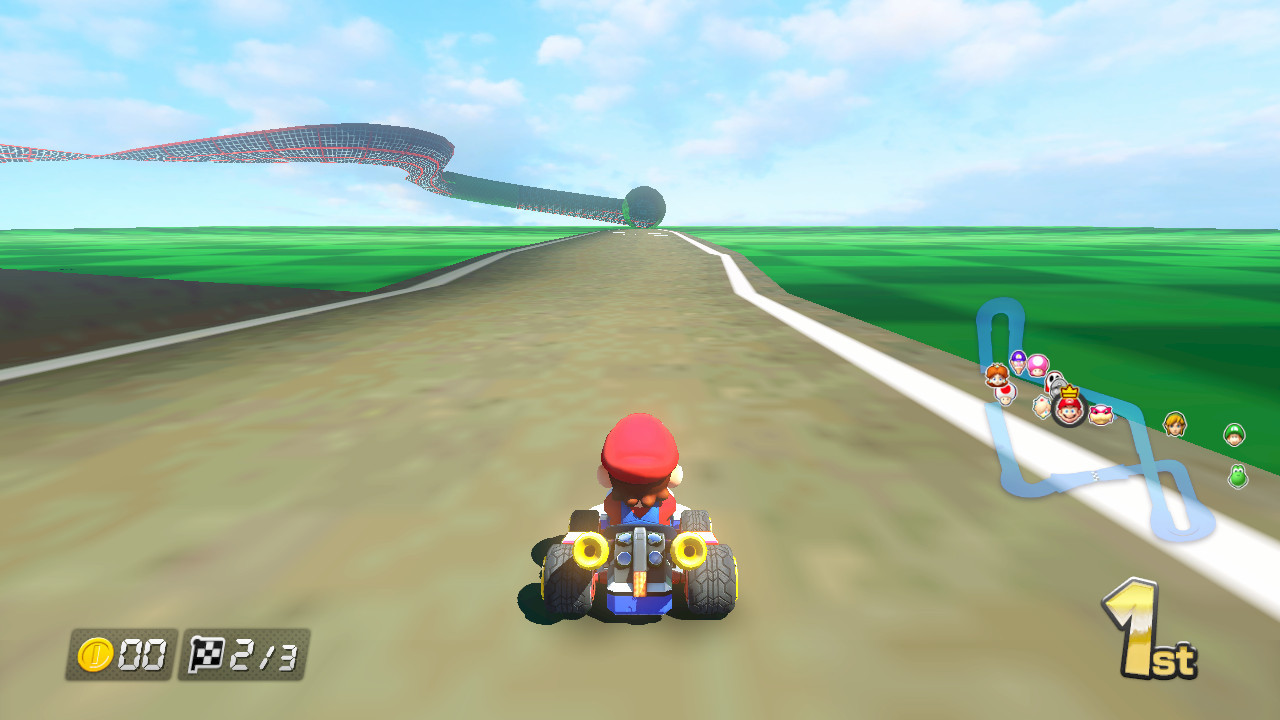Image resolution: width=1280 pixels, height=720 pixels.
Task: Select Daisy's icon on the minimap
Action: [x=997, y=375]
